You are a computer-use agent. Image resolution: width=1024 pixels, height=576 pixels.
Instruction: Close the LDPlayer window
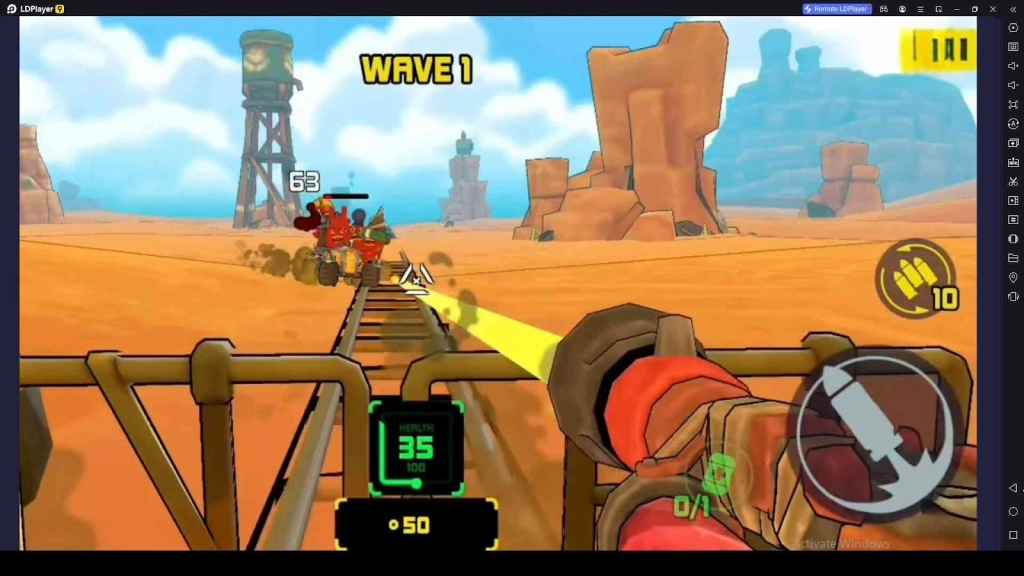(x=993, y=9)
